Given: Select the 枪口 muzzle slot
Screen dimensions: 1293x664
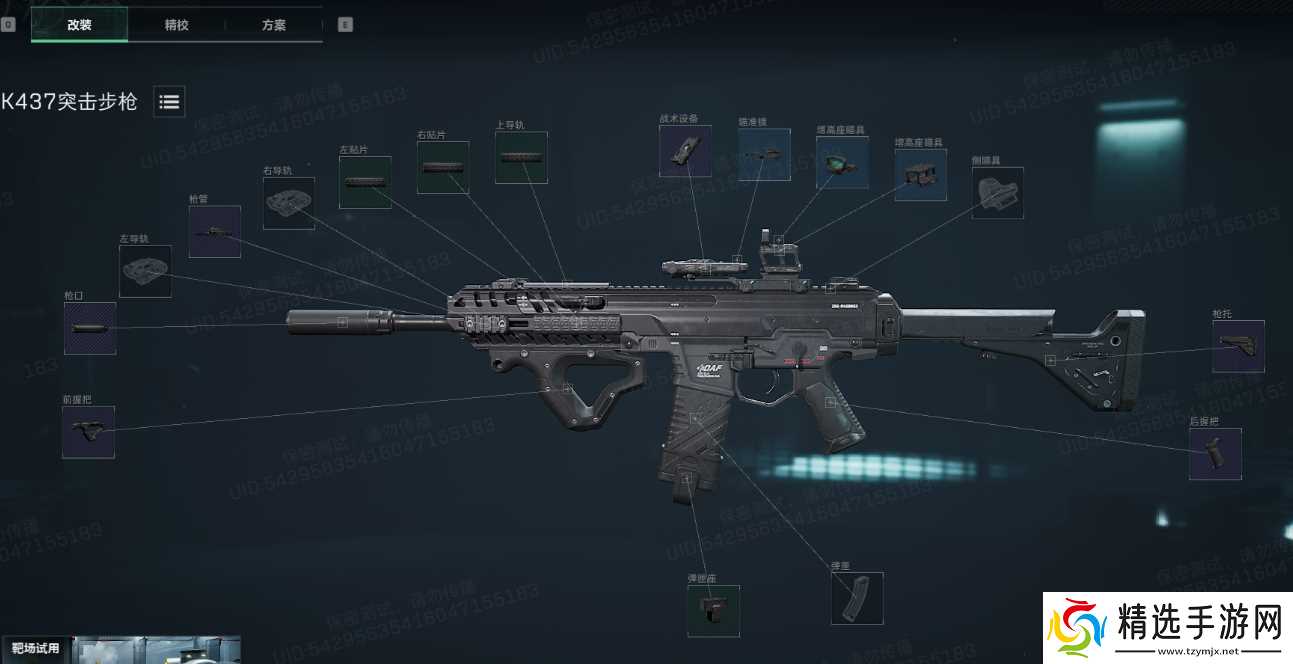Looking at the screenshot, I should click(90, 328).
